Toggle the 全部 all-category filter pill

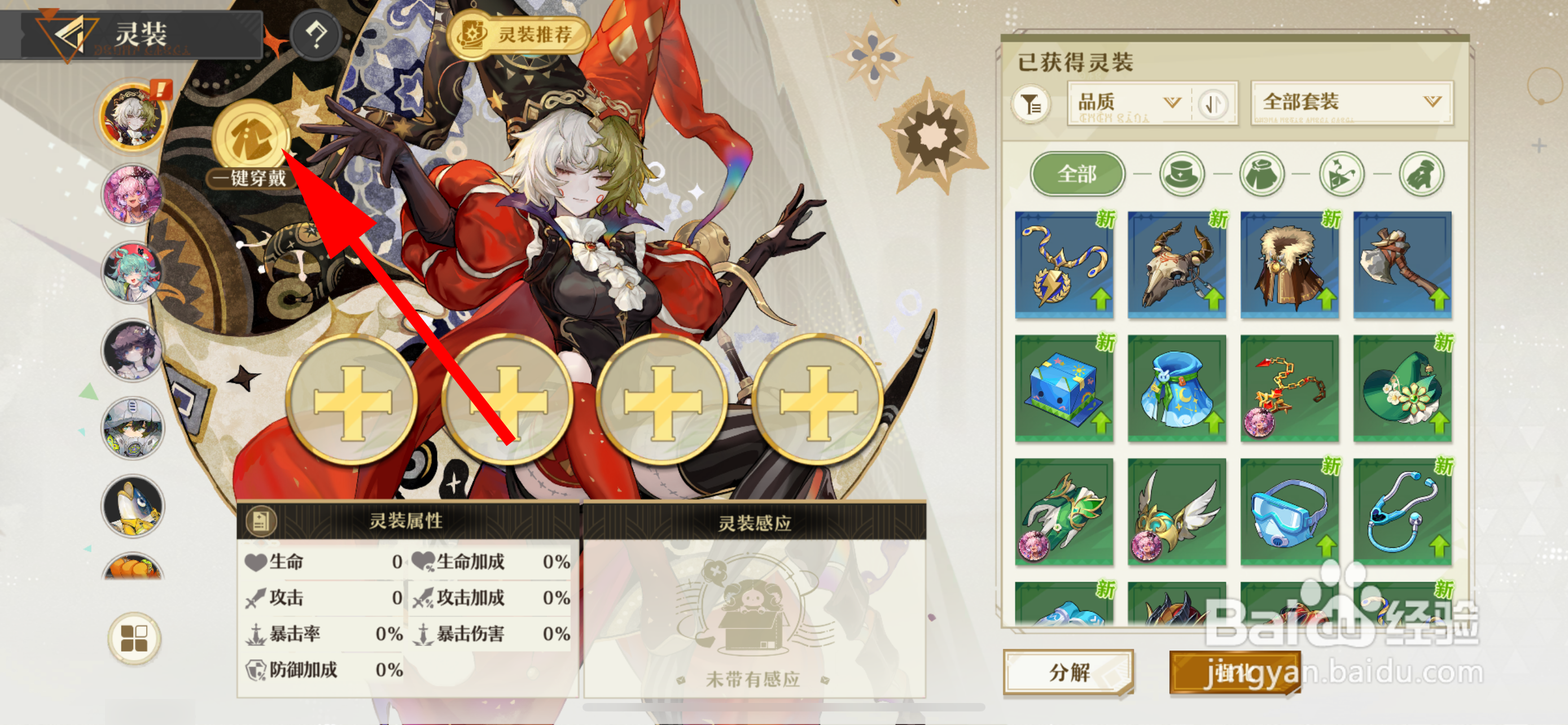1078,174
